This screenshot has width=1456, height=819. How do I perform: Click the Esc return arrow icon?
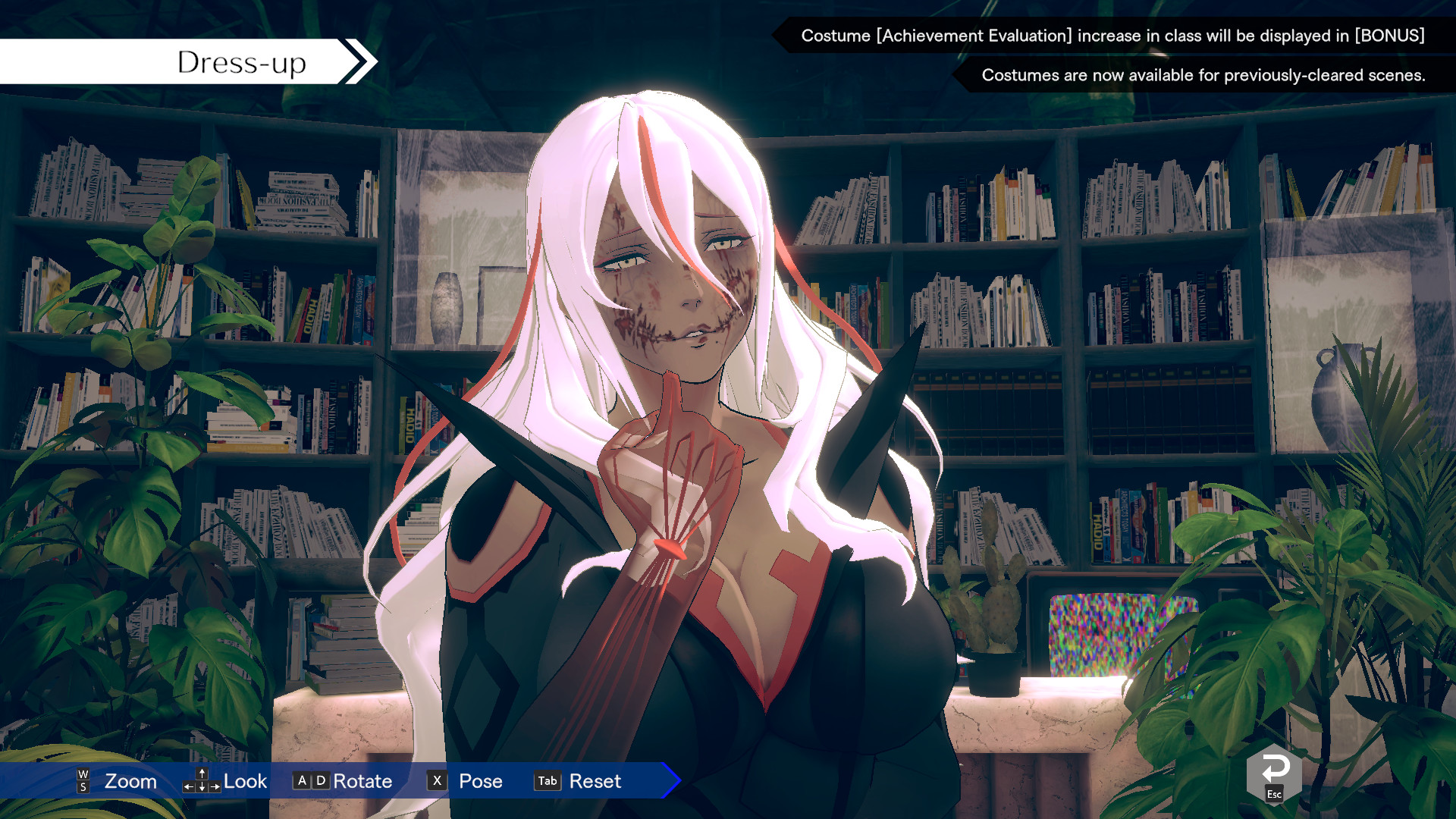(1272, 771)
